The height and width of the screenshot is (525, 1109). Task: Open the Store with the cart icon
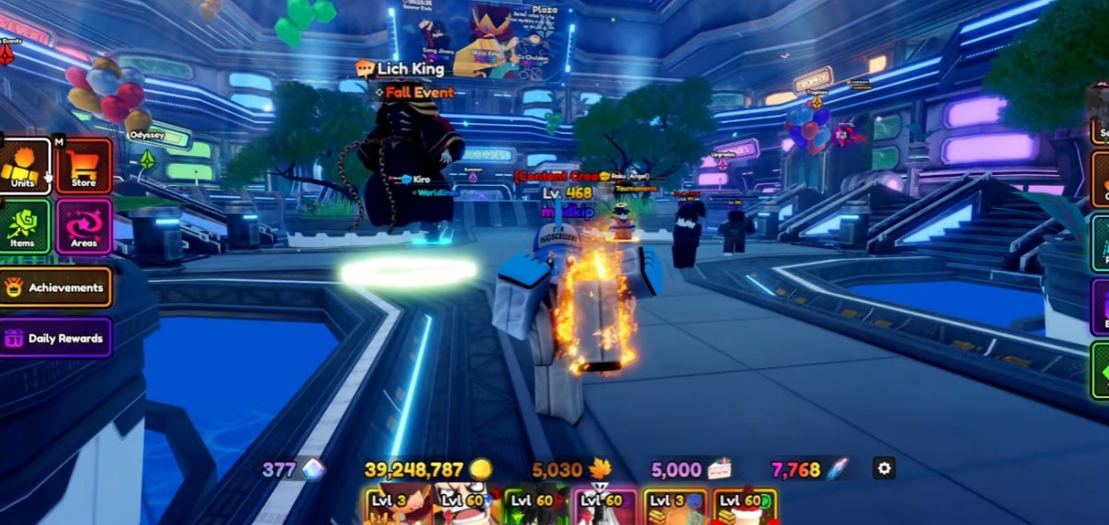(x=84, y=166)
